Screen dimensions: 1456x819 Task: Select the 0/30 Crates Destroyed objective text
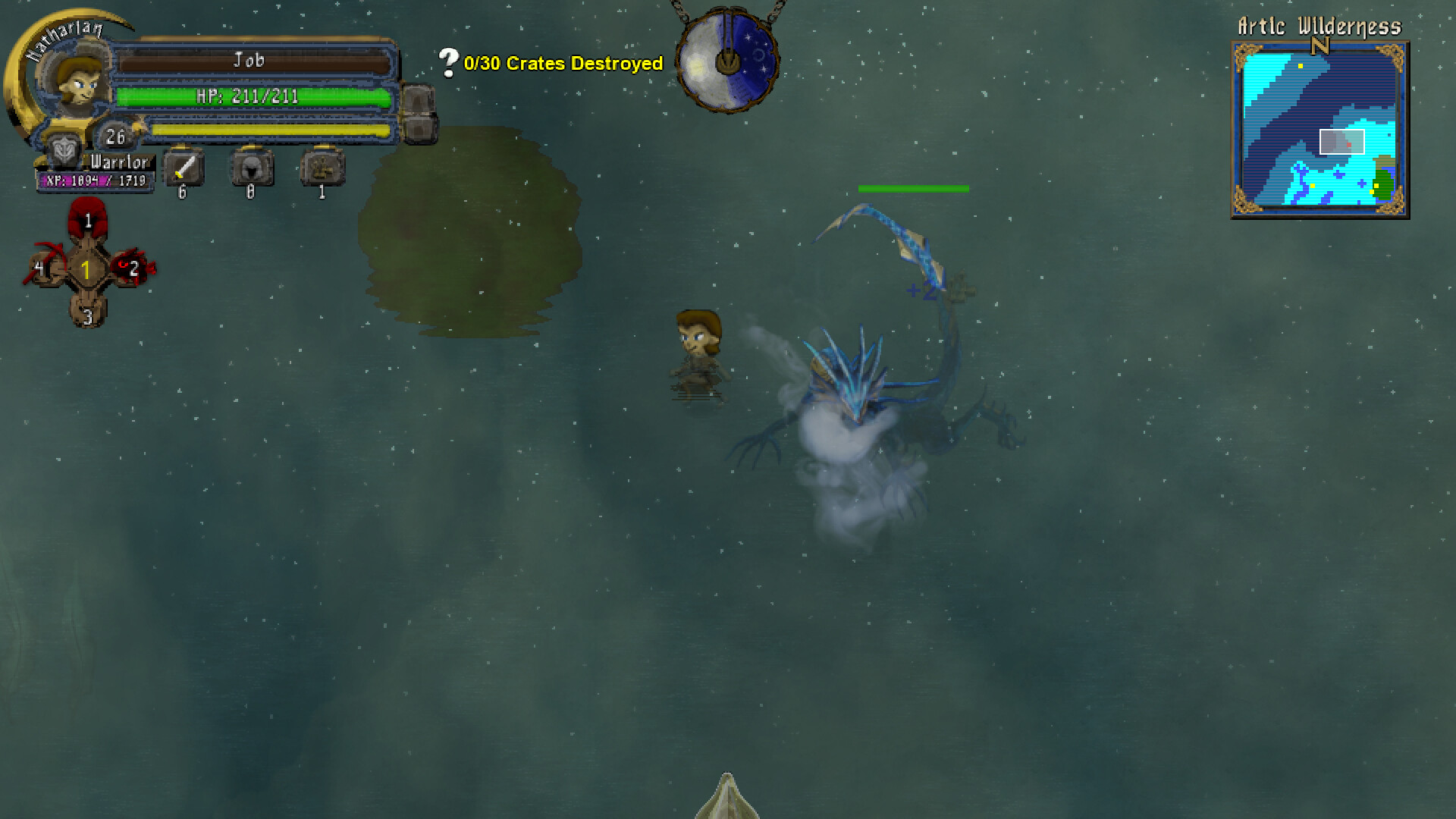[563, 64]
